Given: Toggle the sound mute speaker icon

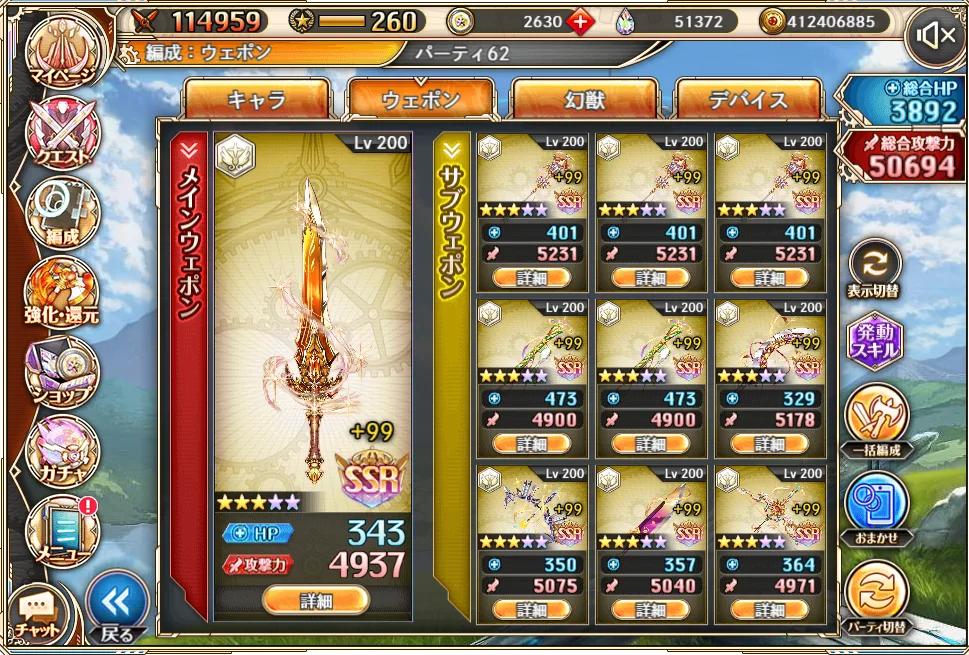Looking at the screenshot, I should pos(934,37).
